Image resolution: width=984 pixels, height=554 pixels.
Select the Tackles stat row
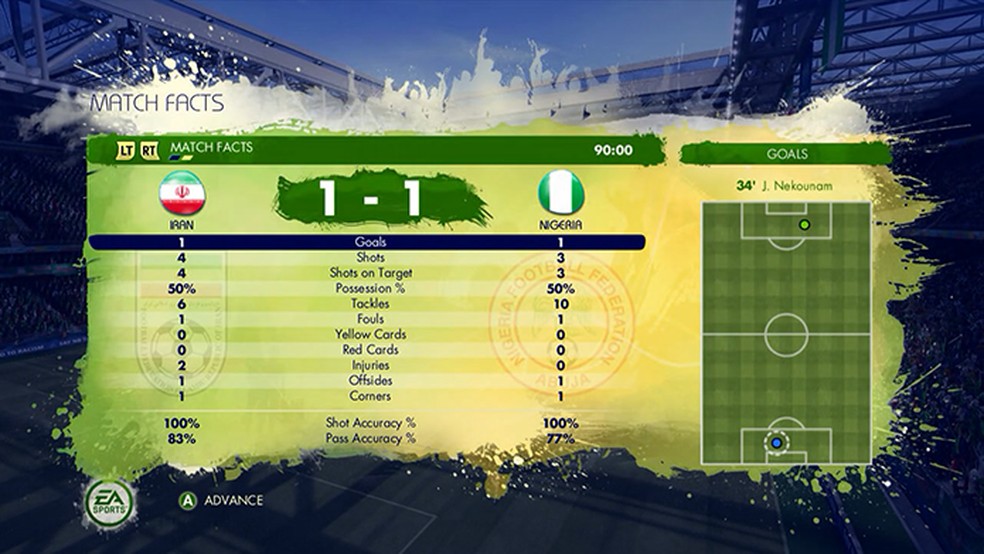(368, 304)
